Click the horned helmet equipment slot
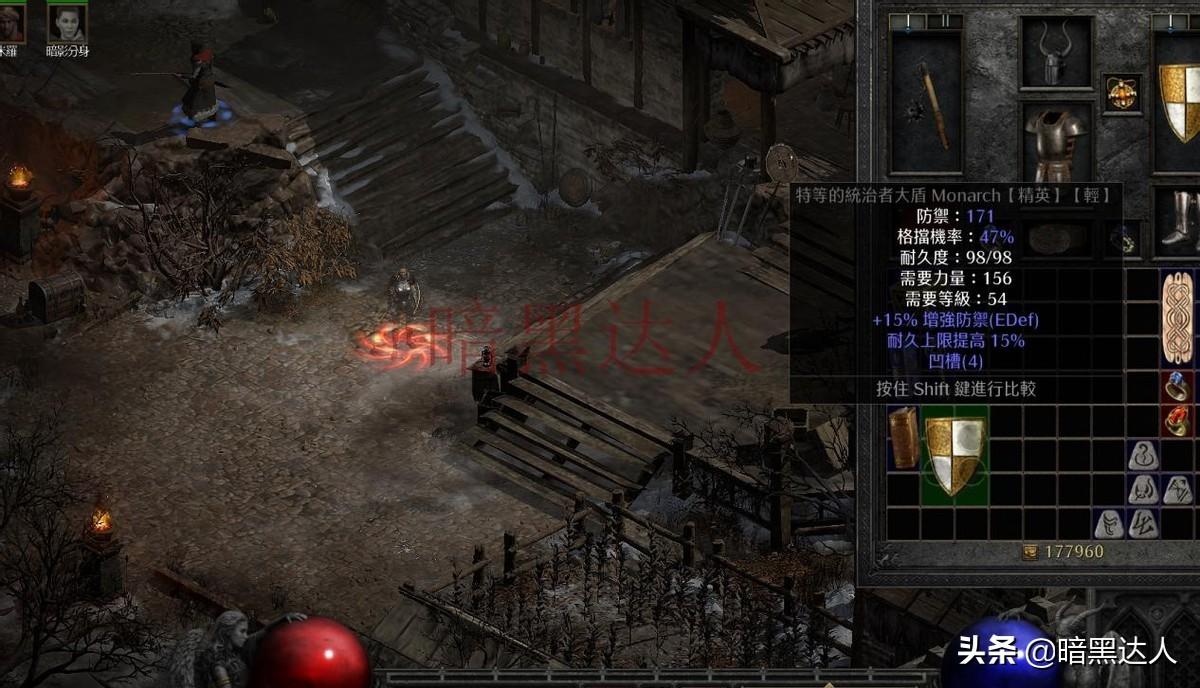Viewport: 1200px width, 688px height. click(x=1056, y=53)
